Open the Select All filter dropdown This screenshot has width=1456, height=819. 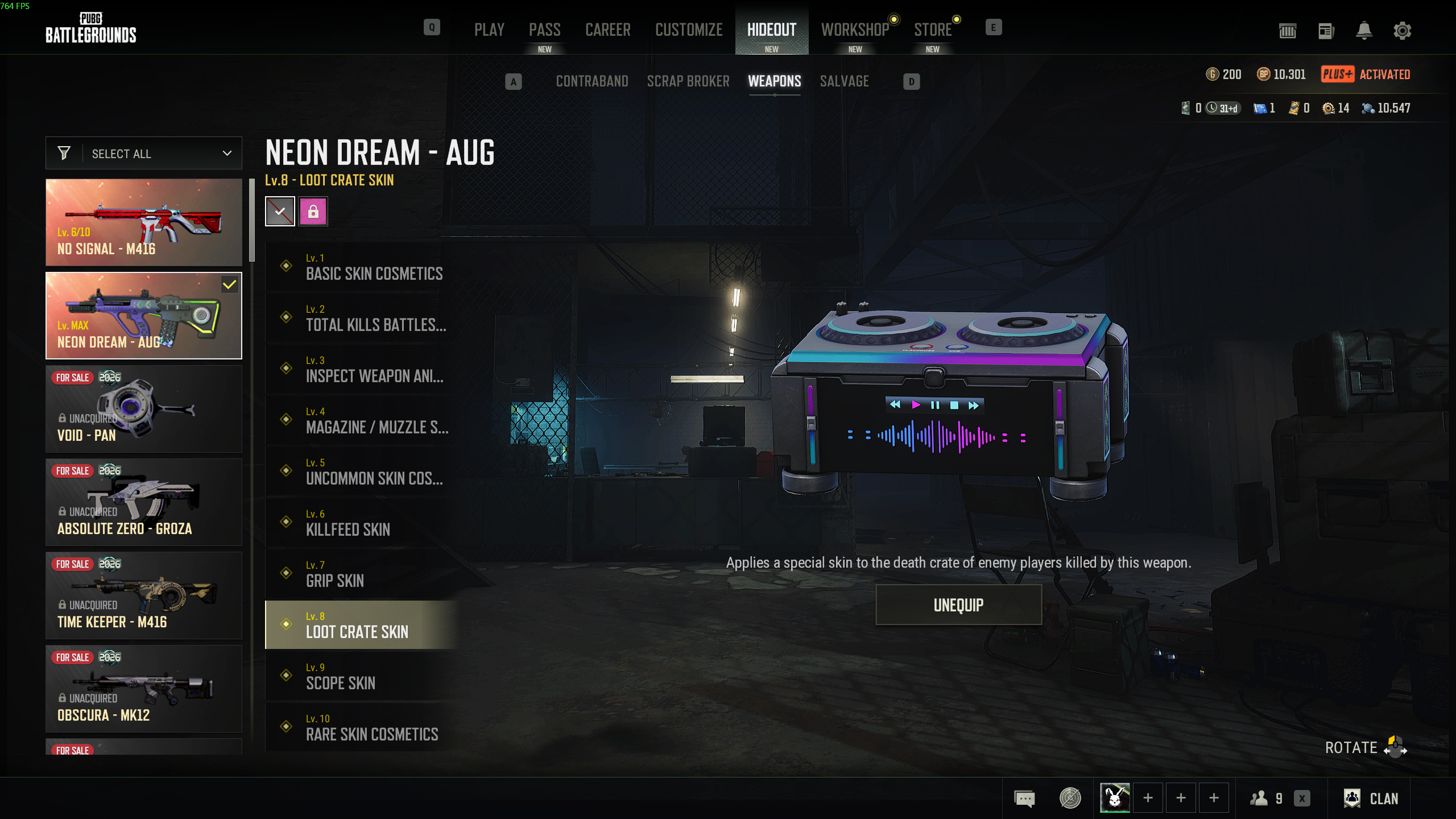144,154
